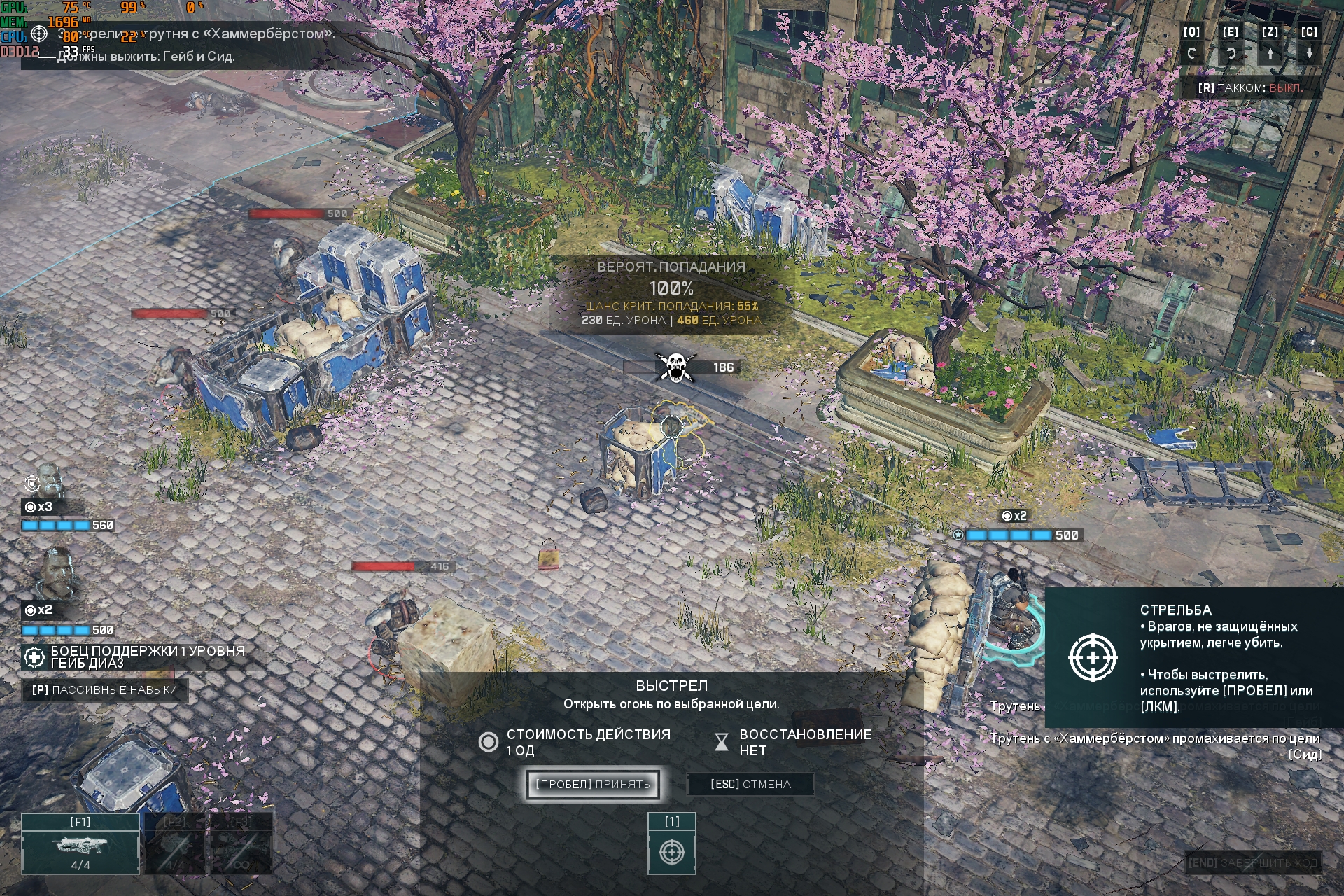
Task: Target the enemy marked with the skull icon
Action: click(x=675, y=367)
